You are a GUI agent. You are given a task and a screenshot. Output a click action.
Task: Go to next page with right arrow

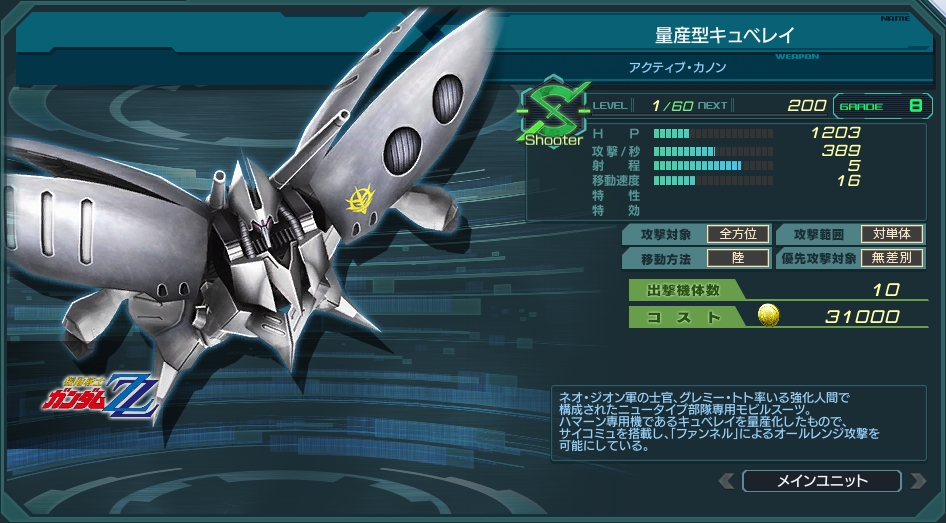(x=918, y=481)
